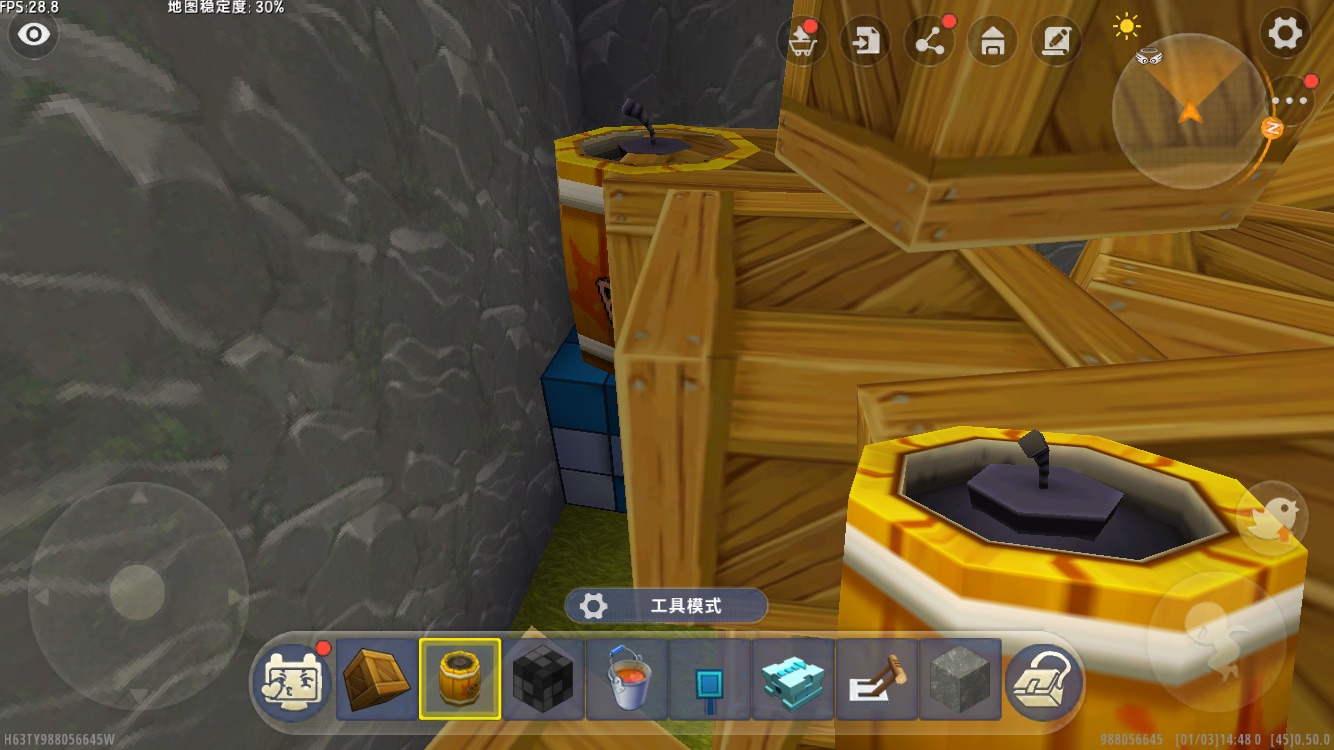The height and width of the screenshot is (750, 1334).
Task: Open the 工具模式 tool mode button
Action: coord(666,606)
